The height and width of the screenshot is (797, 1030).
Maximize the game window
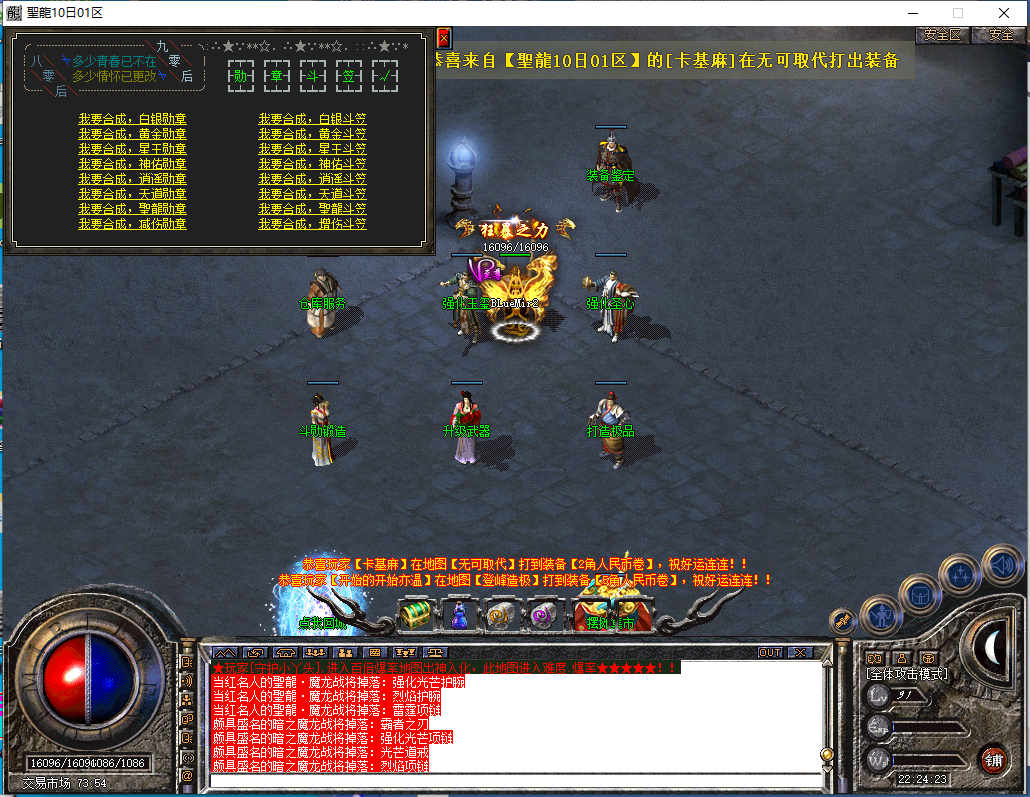pos(957,13)
